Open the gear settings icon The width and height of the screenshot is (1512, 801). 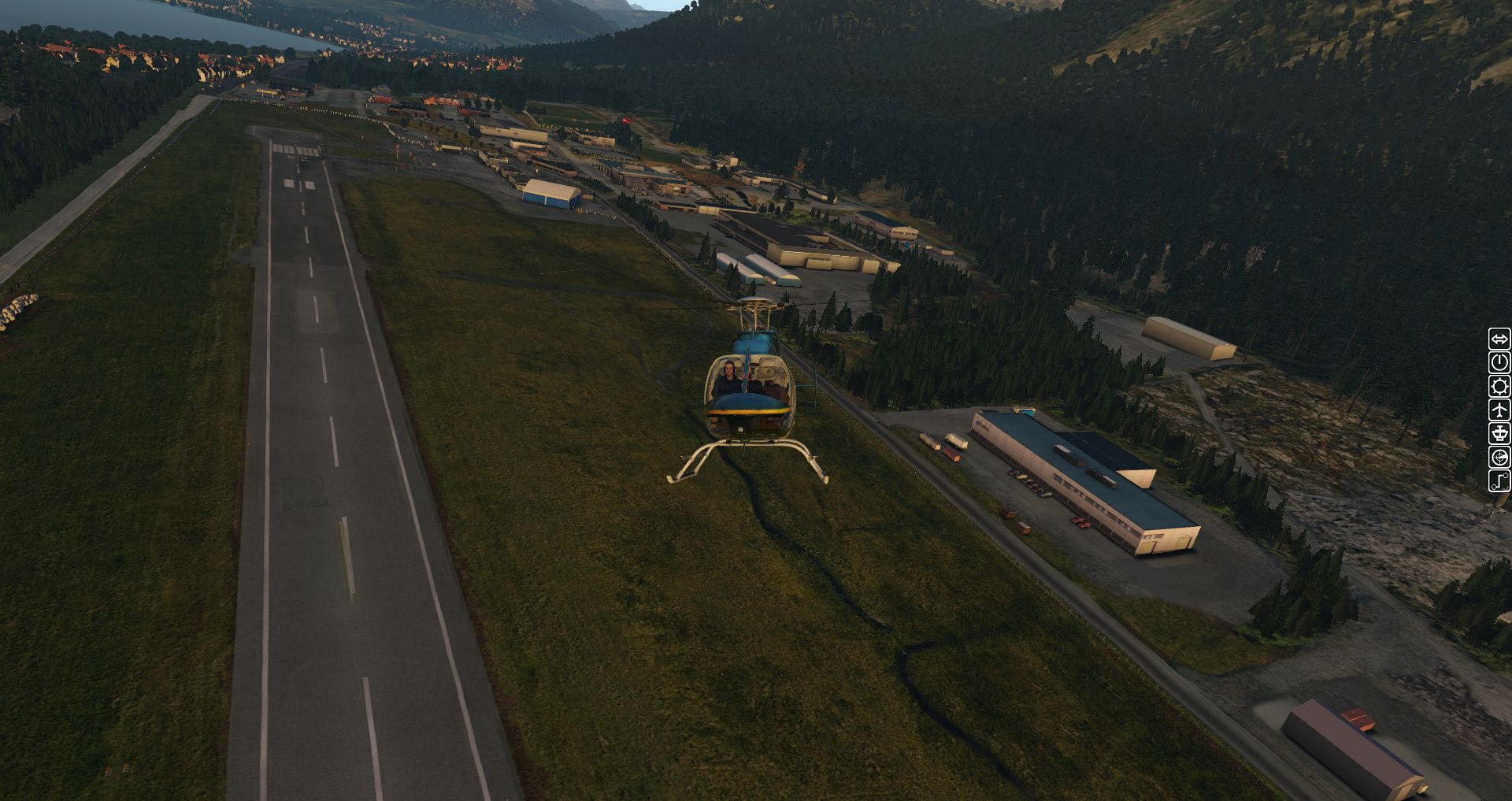(1499, 386)
